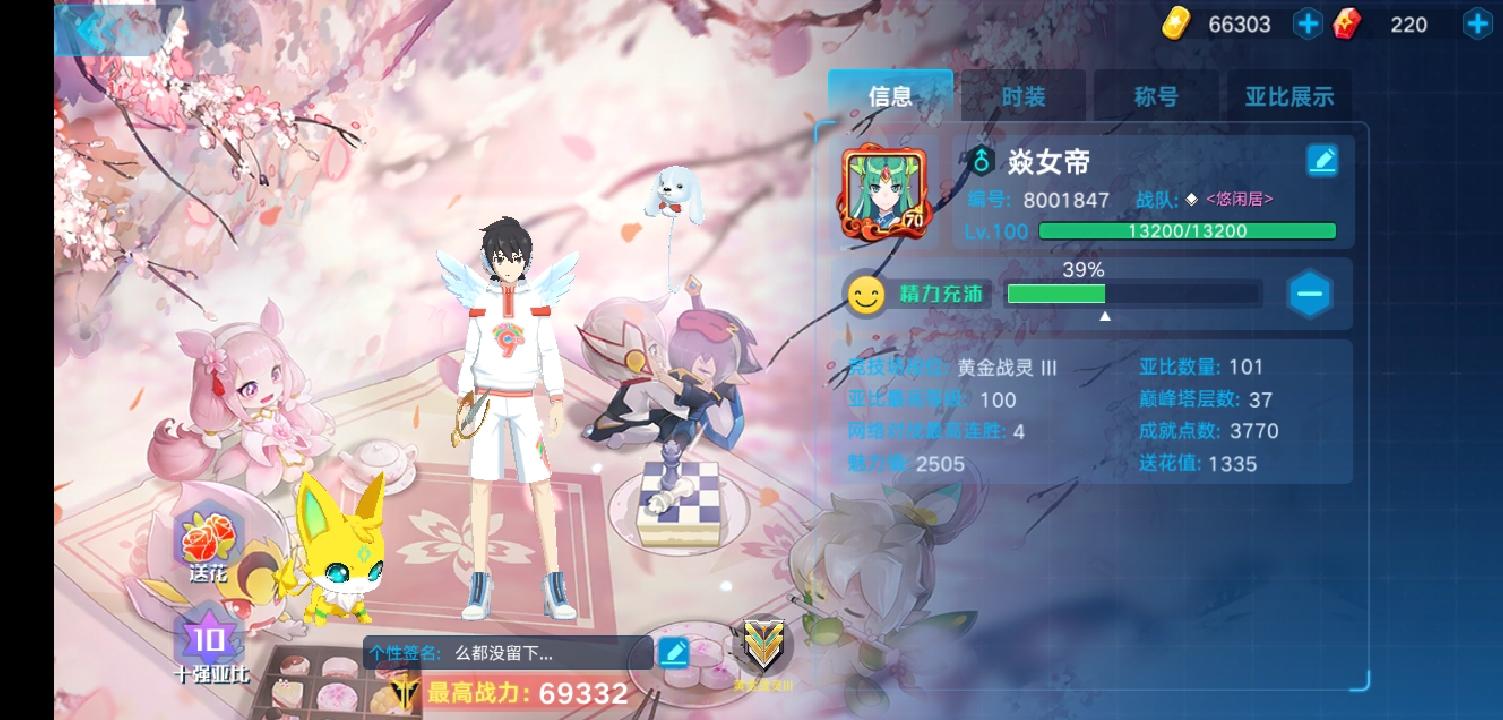Click the red diamond currency icon

coord(1348,24)
